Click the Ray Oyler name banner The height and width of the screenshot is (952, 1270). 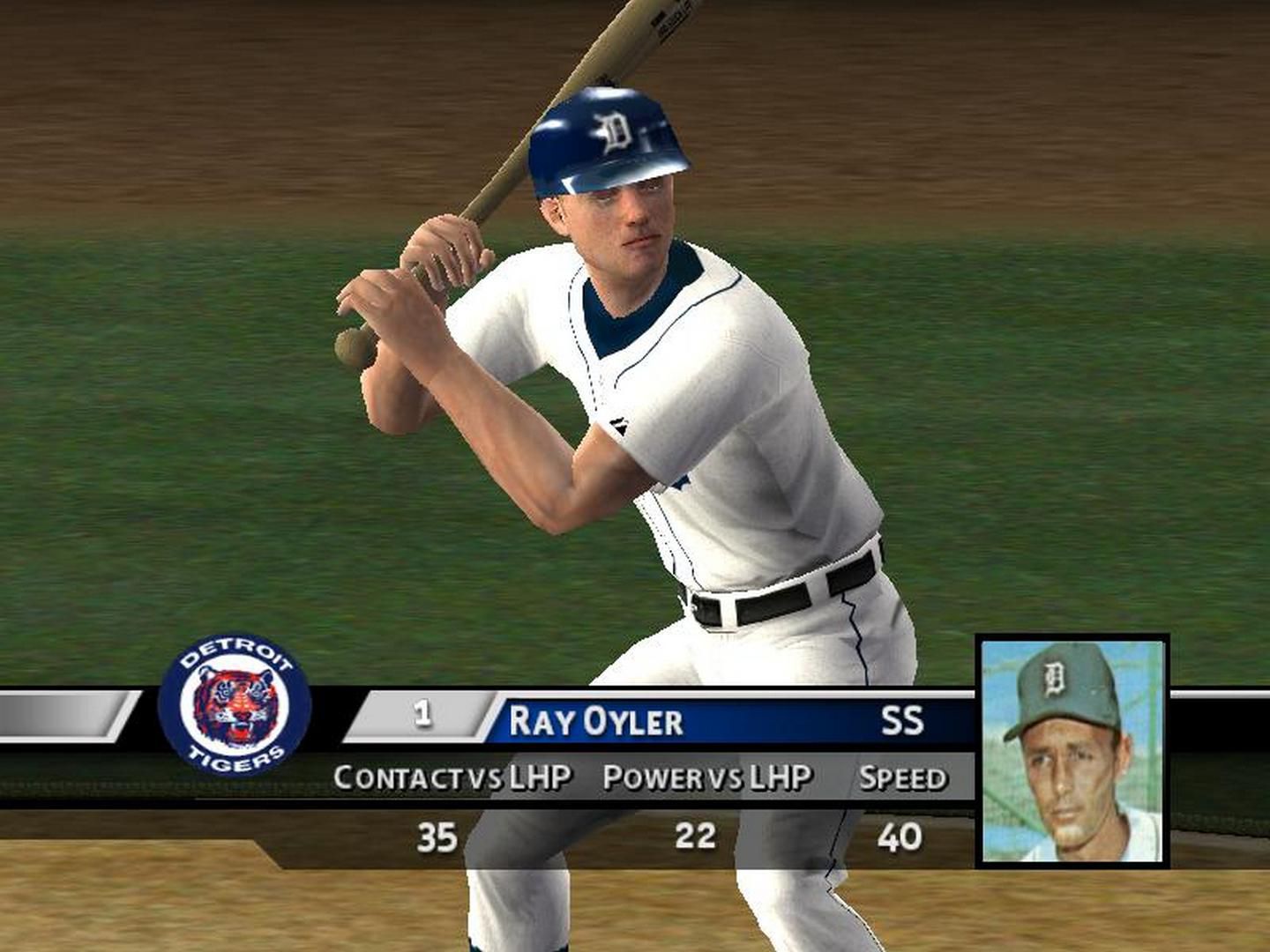pos(596,721)
